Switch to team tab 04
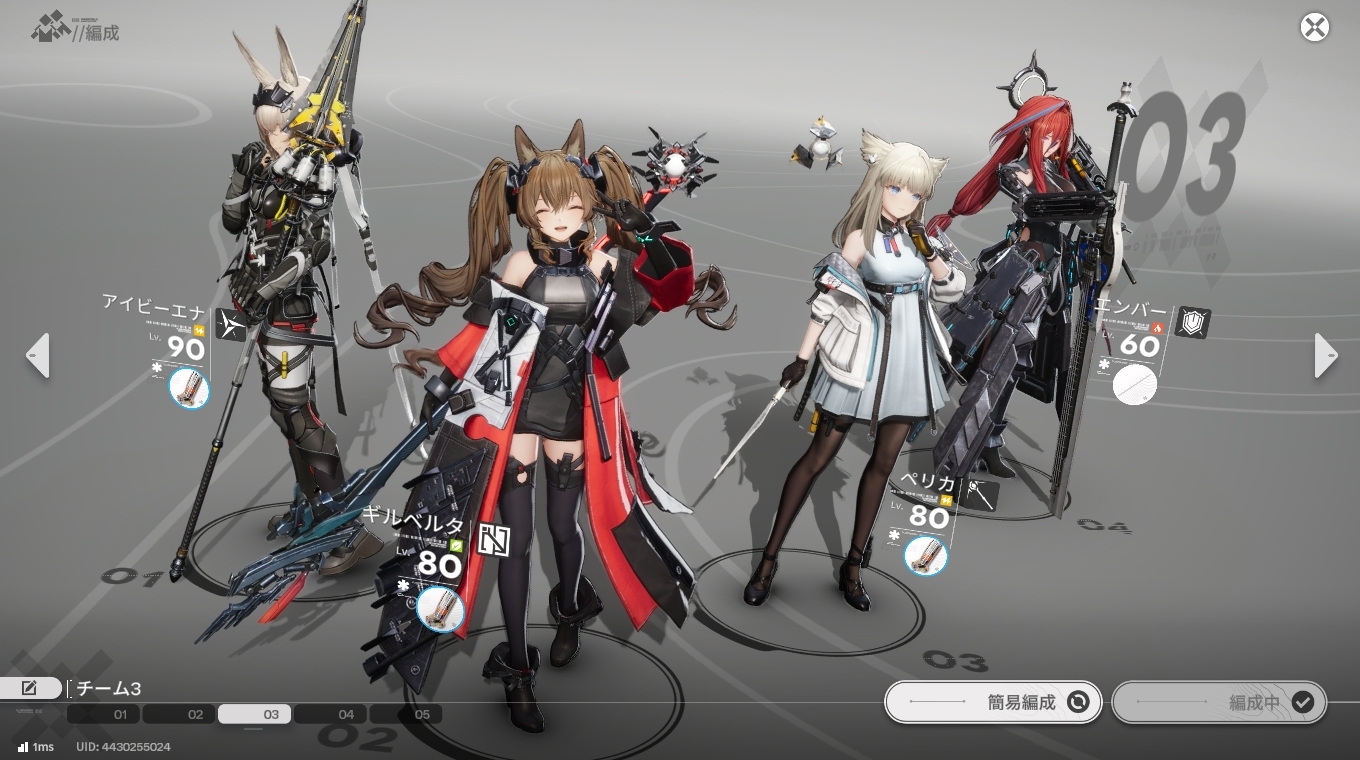This screenshot has height=760, width=1360. [331, 714]
